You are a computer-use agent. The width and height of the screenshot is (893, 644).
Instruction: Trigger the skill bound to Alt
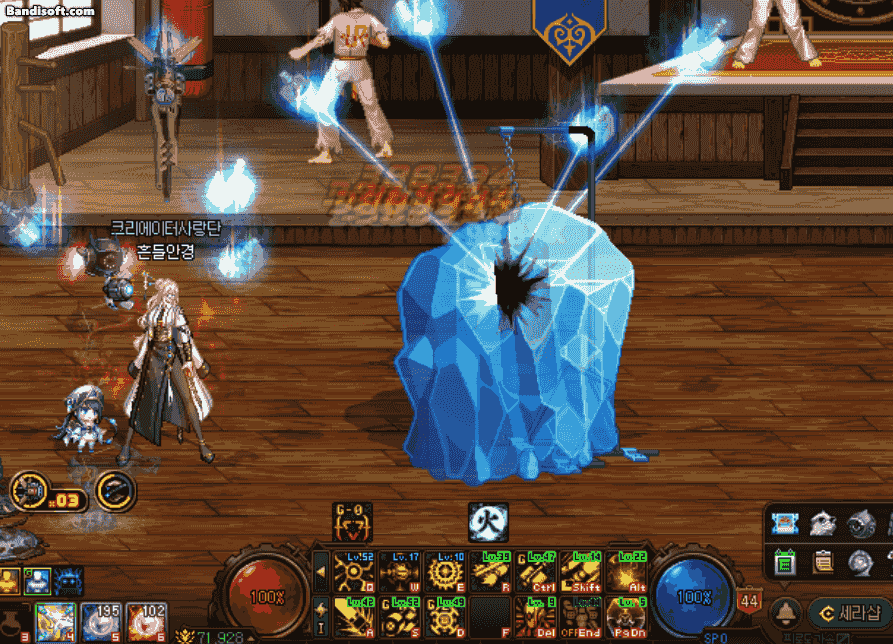click(x=627, y=573)
